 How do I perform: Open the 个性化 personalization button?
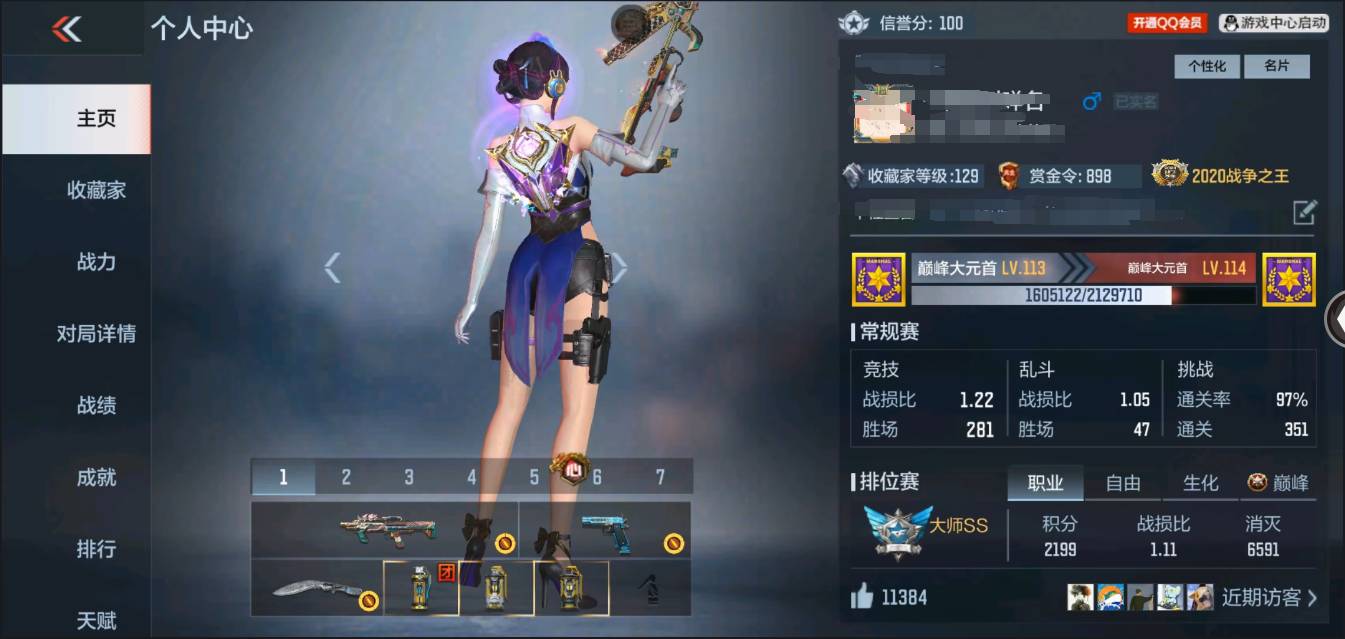point(1207,66)
